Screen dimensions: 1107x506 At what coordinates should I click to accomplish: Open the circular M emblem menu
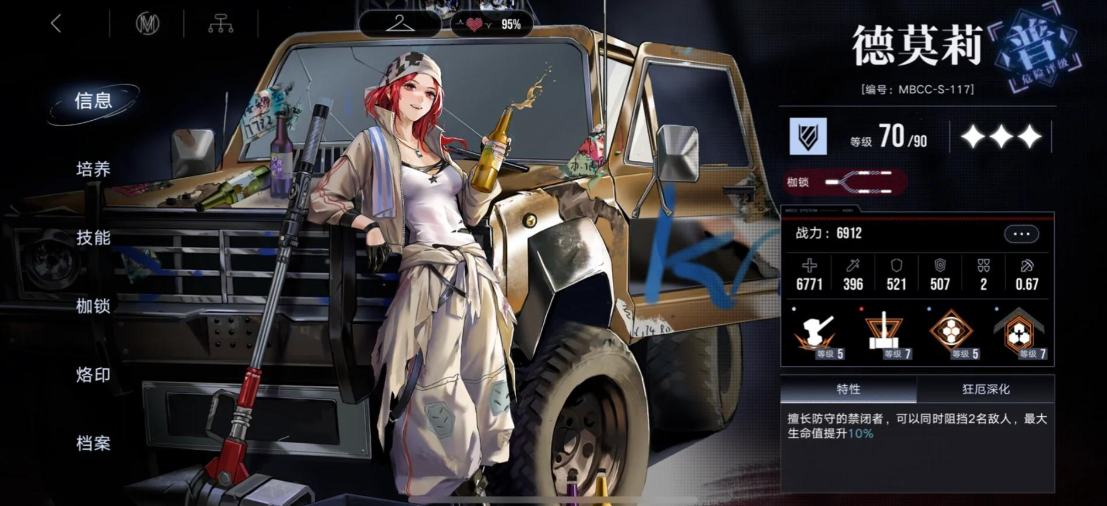tap(147, 24)
